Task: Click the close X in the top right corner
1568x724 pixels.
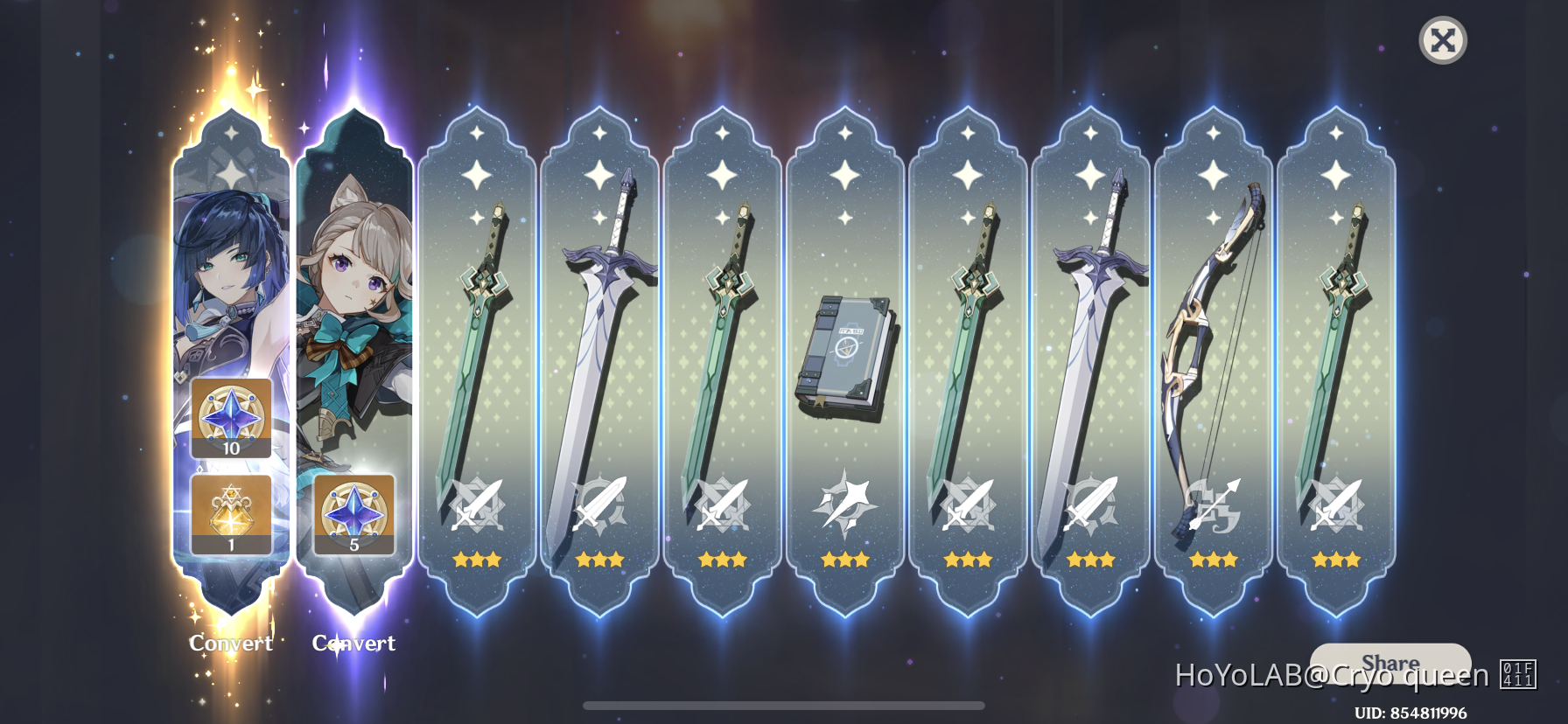Action: click(1443, 40)
